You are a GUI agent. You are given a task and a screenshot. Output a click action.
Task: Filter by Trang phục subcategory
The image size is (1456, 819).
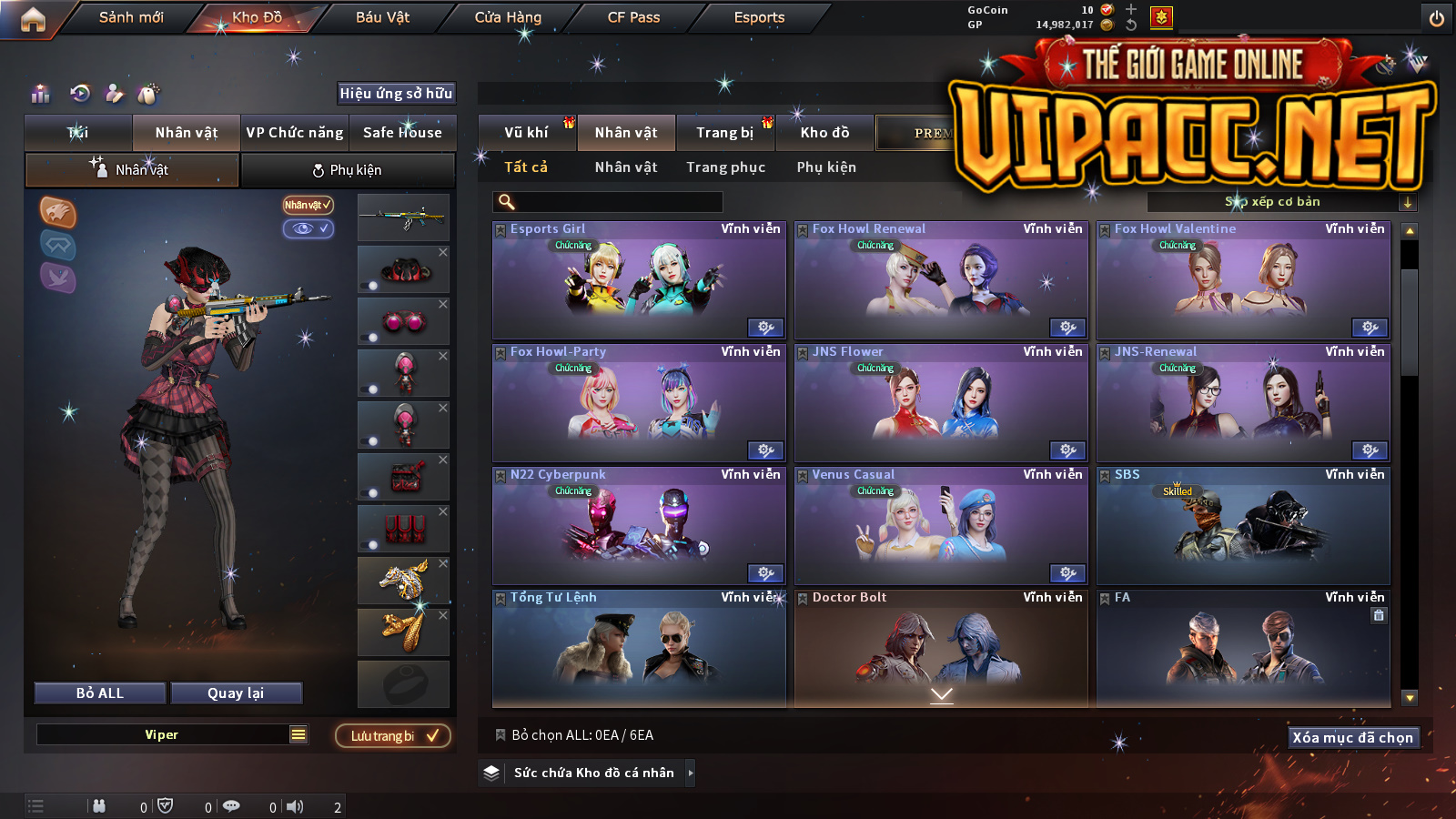[725, 167]
